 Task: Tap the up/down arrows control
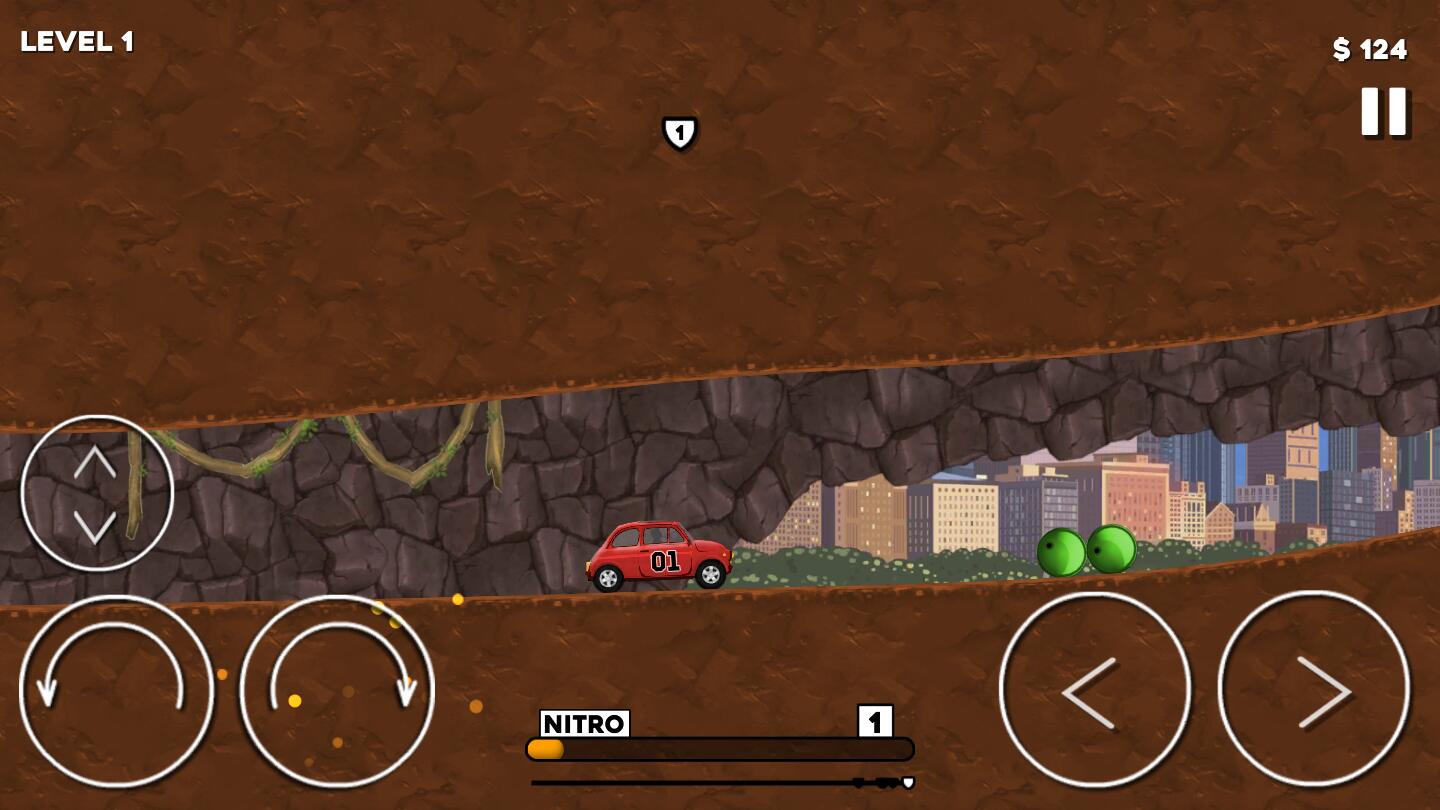96,492
